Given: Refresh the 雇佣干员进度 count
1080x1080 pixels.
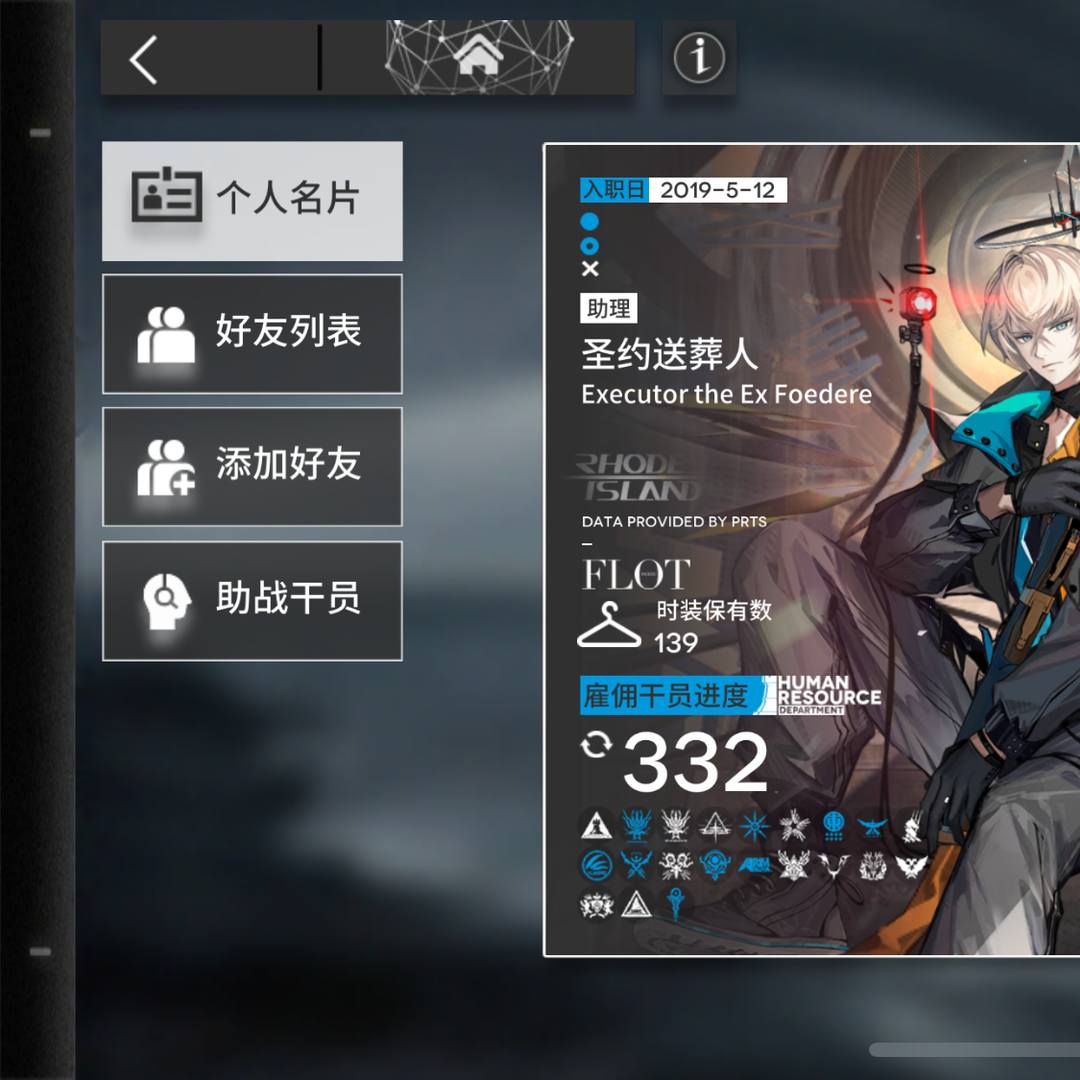Looking at the screenshot, I should coord(595,745).
